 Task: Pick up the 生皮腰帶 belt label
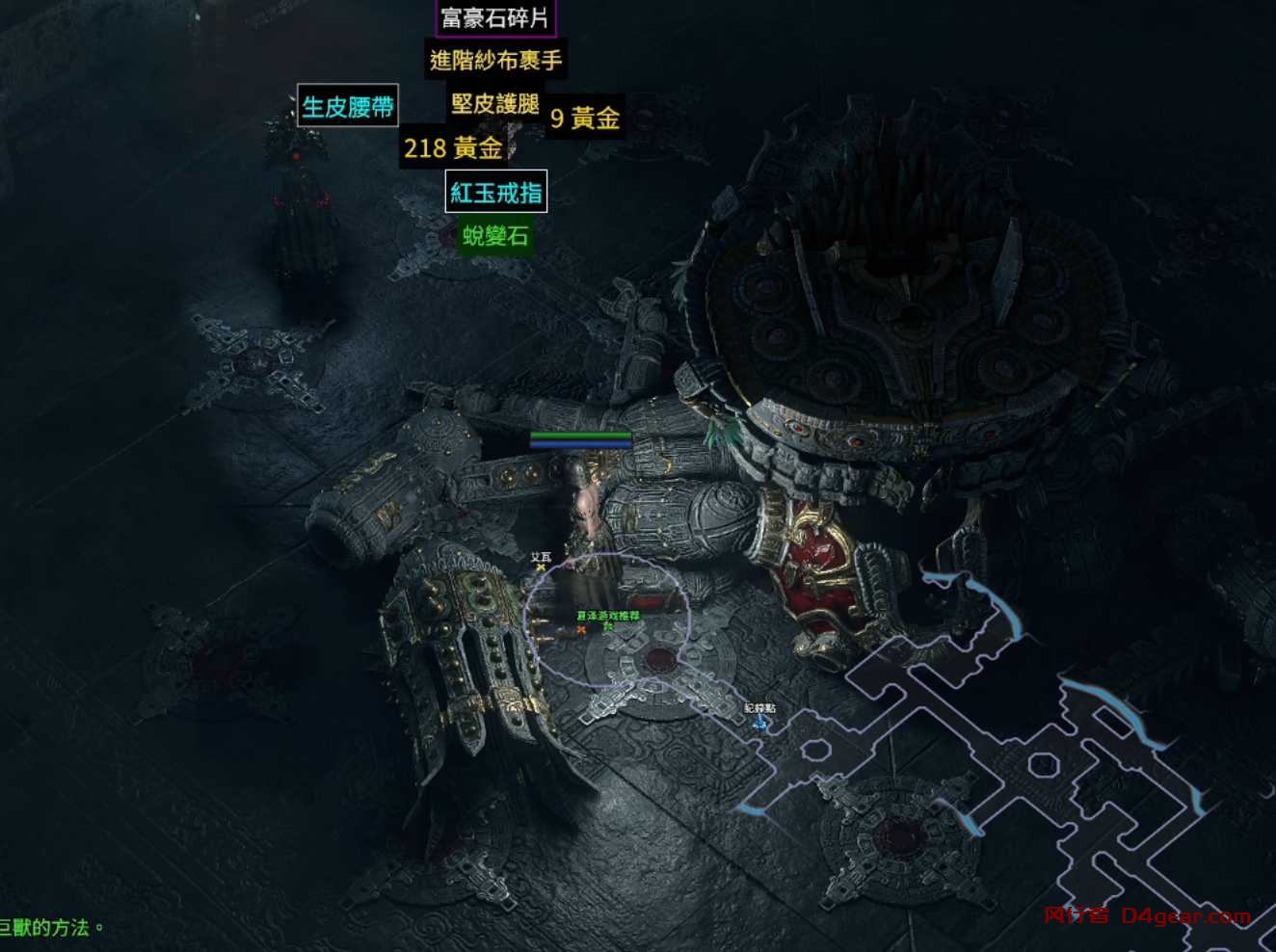tap(347, 106)
